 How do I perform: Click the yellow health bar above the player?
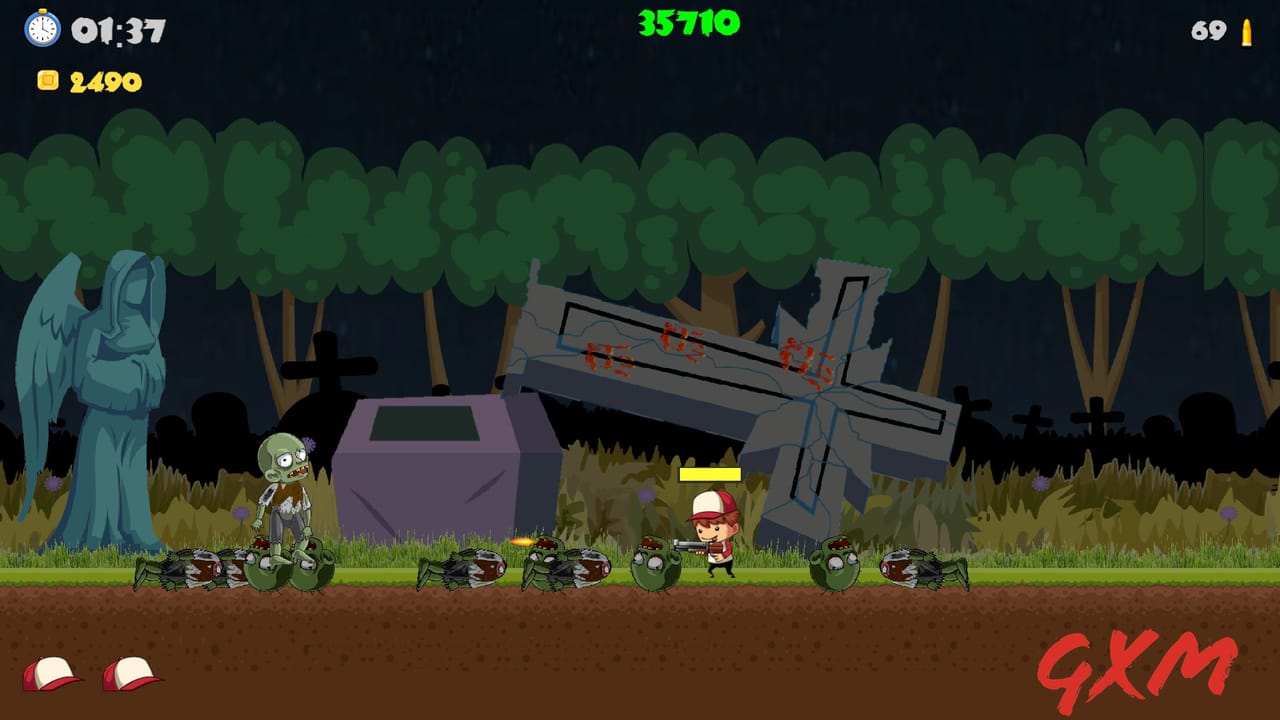click(x=710, y=475)
